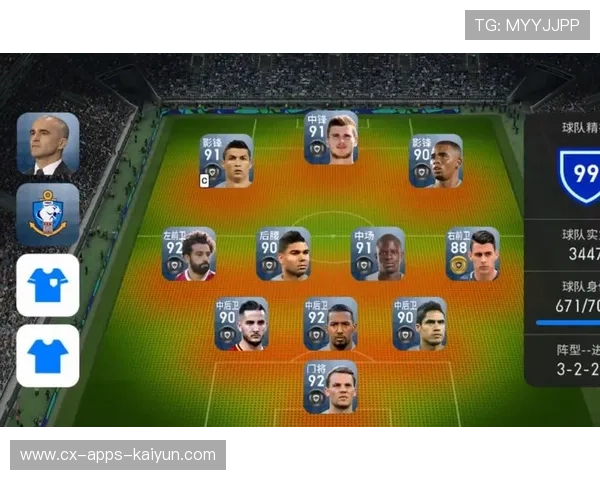Select the 中场 91 player card
The image size is (600, 480).
pyautogui.click(x=378, y=254)
